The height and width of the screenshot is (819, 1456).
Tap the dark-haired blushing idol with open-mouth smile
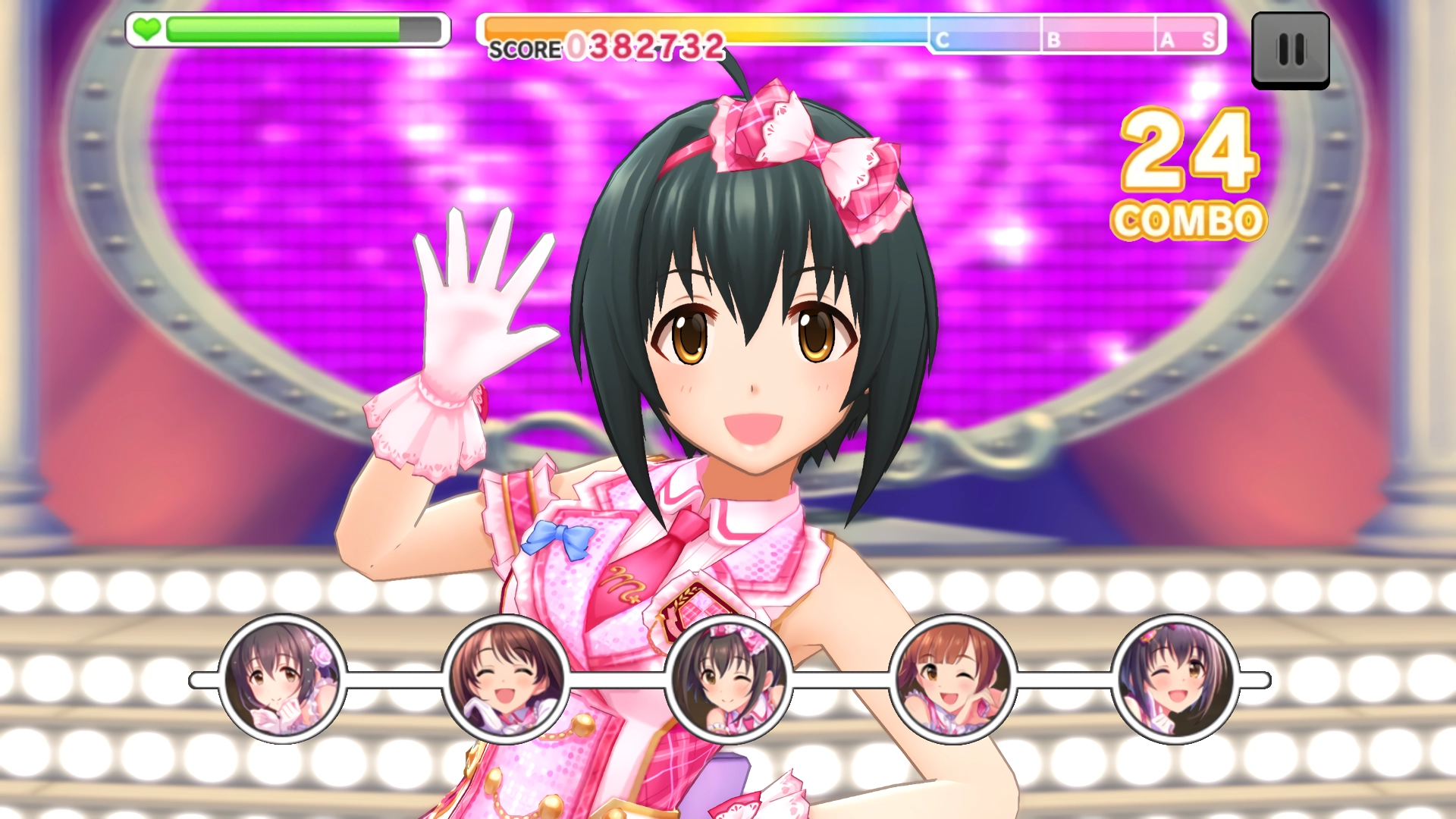pos(1175,679)
